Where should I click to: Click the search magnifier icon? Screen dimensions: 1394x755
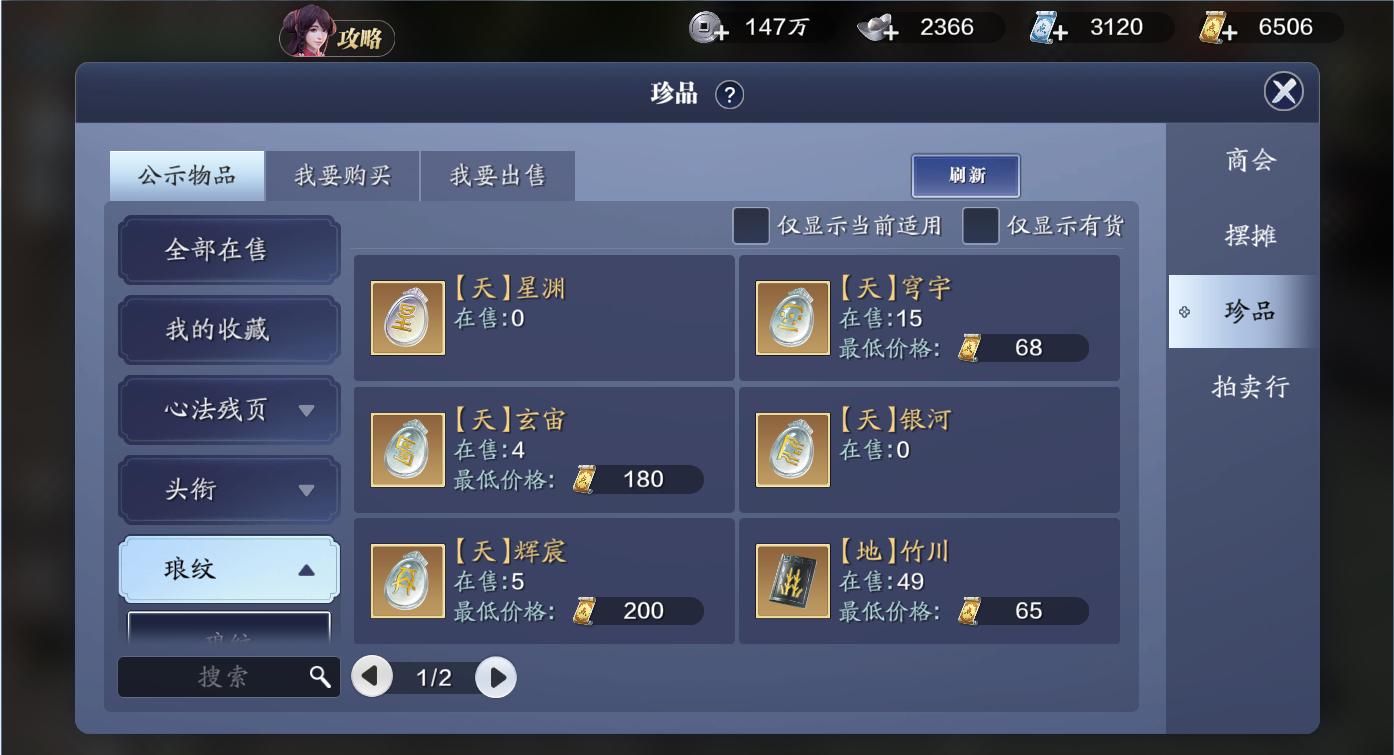pos(320,677)
